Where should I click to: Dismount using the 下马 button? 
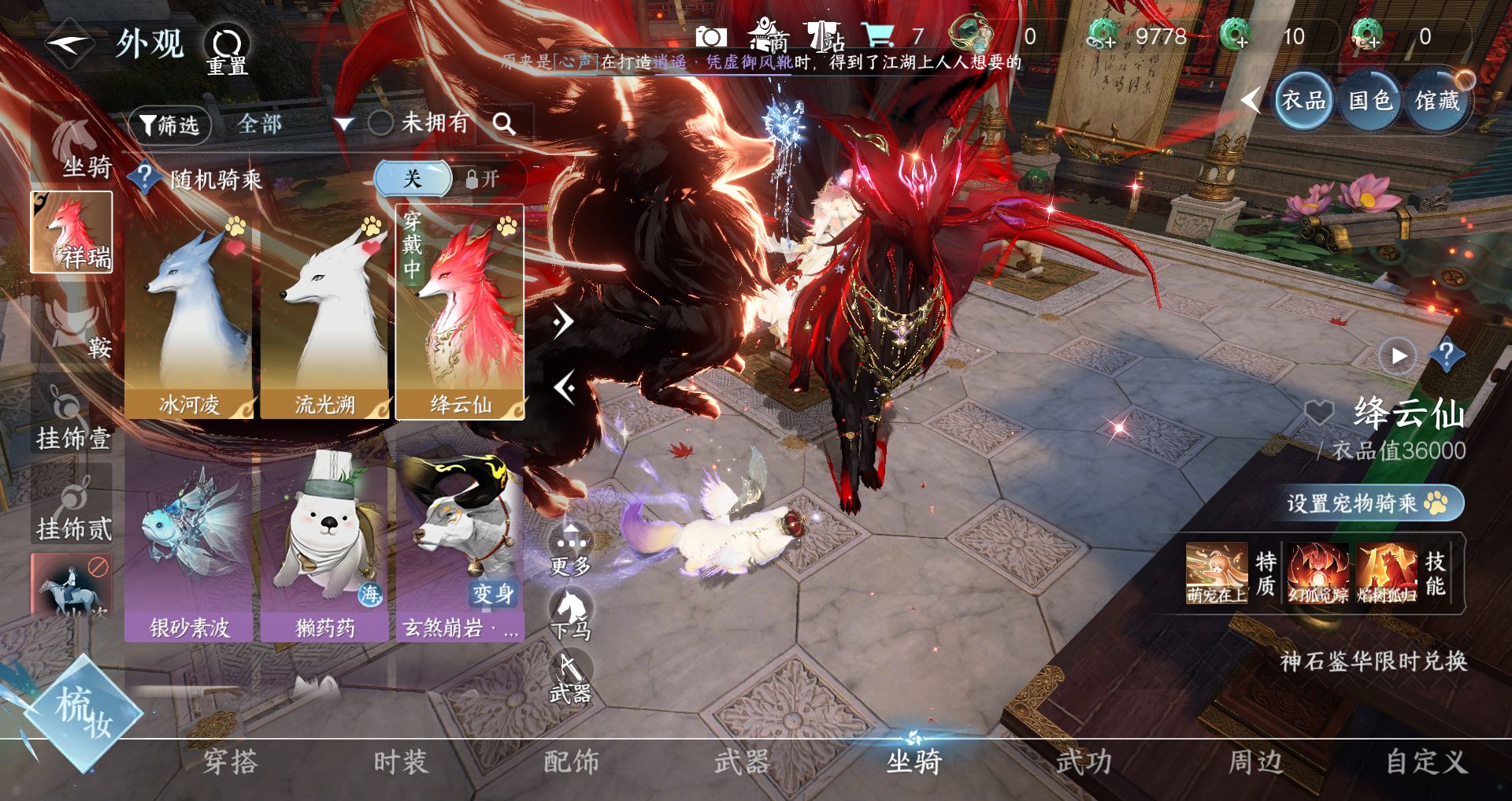coord(571,614)
